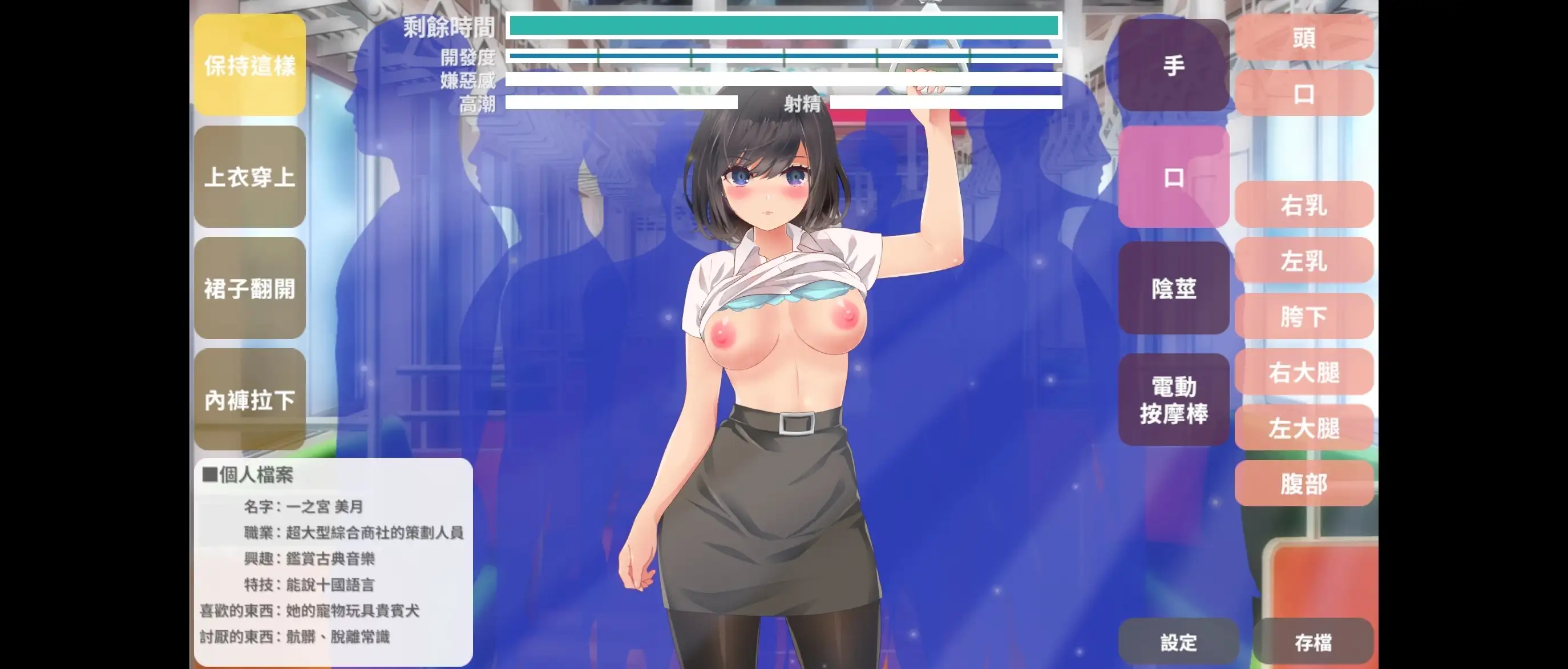This screenshot has height=669, width=1568.
Task: Select the 陰莖 tool button
Action: (1174, 288)
